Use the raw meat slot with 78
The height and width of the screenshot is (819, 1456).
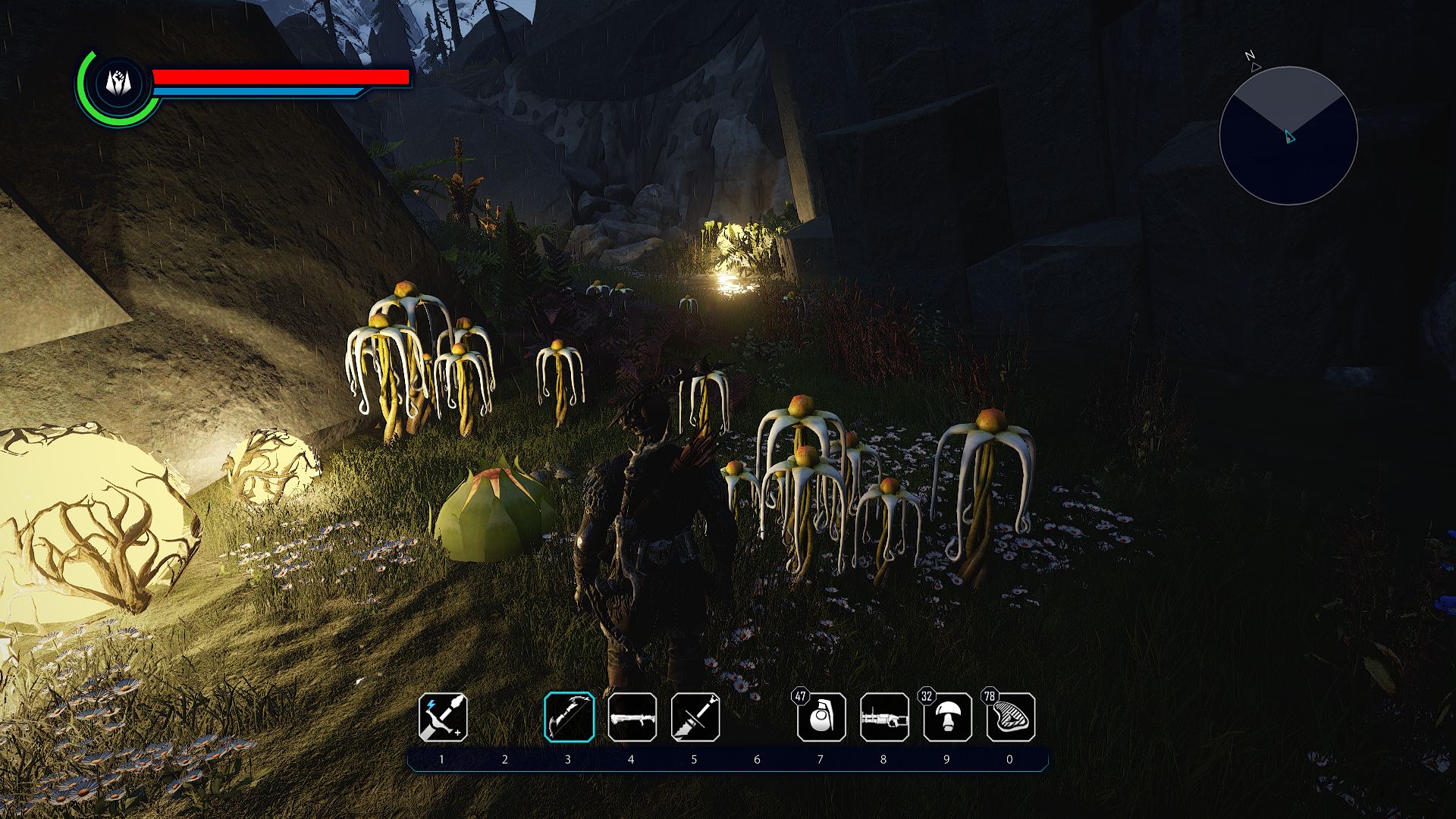[x=1011, y=717]
